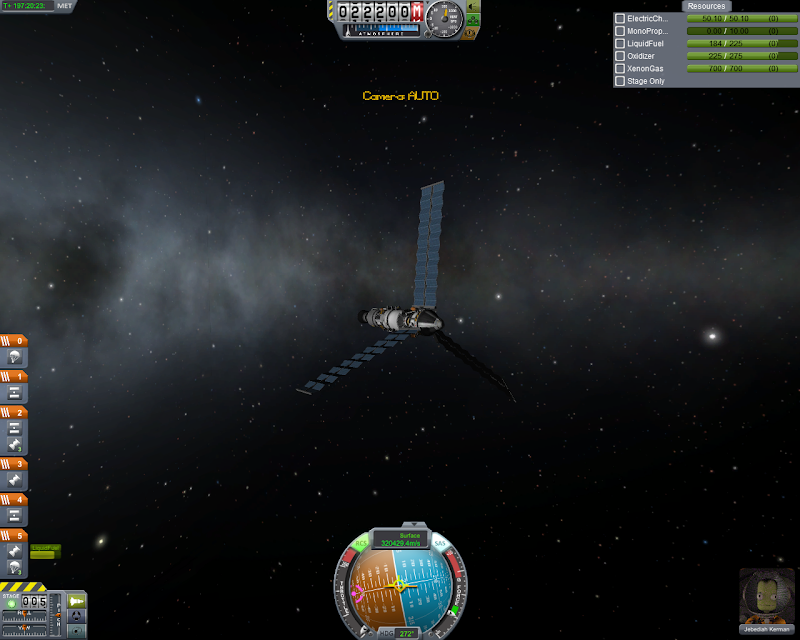This screenshot has width=800, height=640.
Task: Tick the ElectricCharge resource checkbox
Action: [620, 19]
